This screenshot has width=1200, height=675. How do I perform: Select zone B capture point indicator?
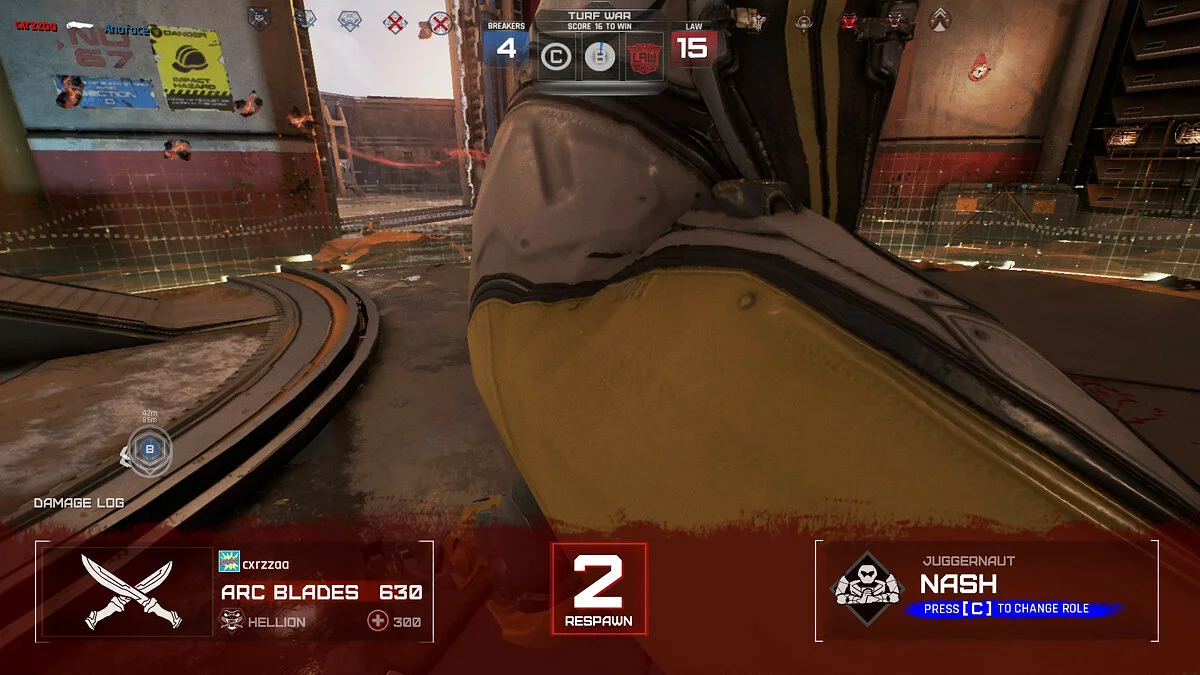[x=599, y=58]
